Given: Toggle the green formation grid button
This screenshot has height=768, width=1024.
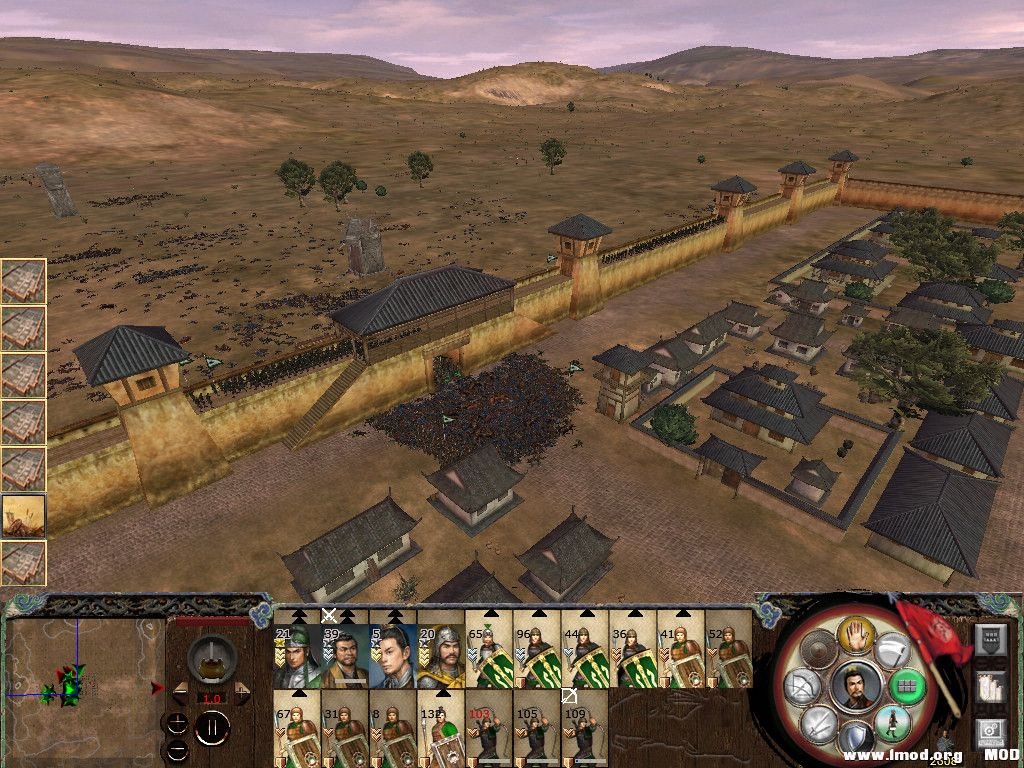Looking at the screenshot, I should (x=909, y=686).
